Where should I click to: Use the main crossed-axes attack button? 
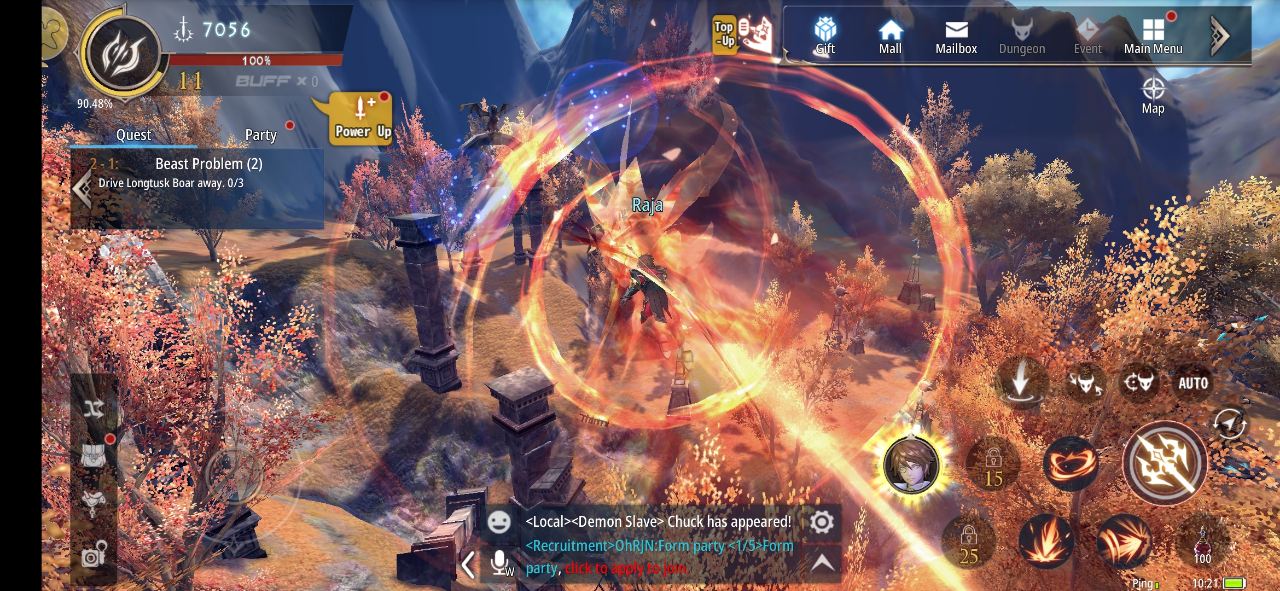[1165, 464]
